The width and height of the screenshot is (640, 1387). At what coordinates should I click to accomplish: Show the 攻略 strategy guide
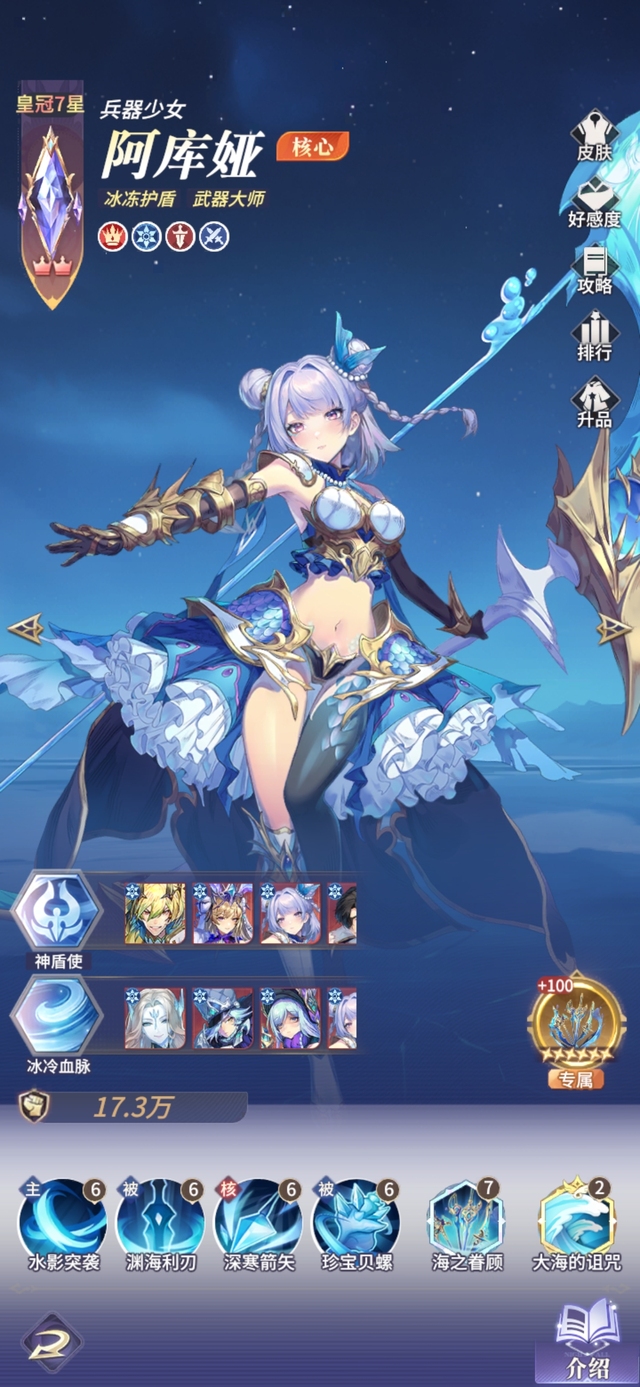594,268
